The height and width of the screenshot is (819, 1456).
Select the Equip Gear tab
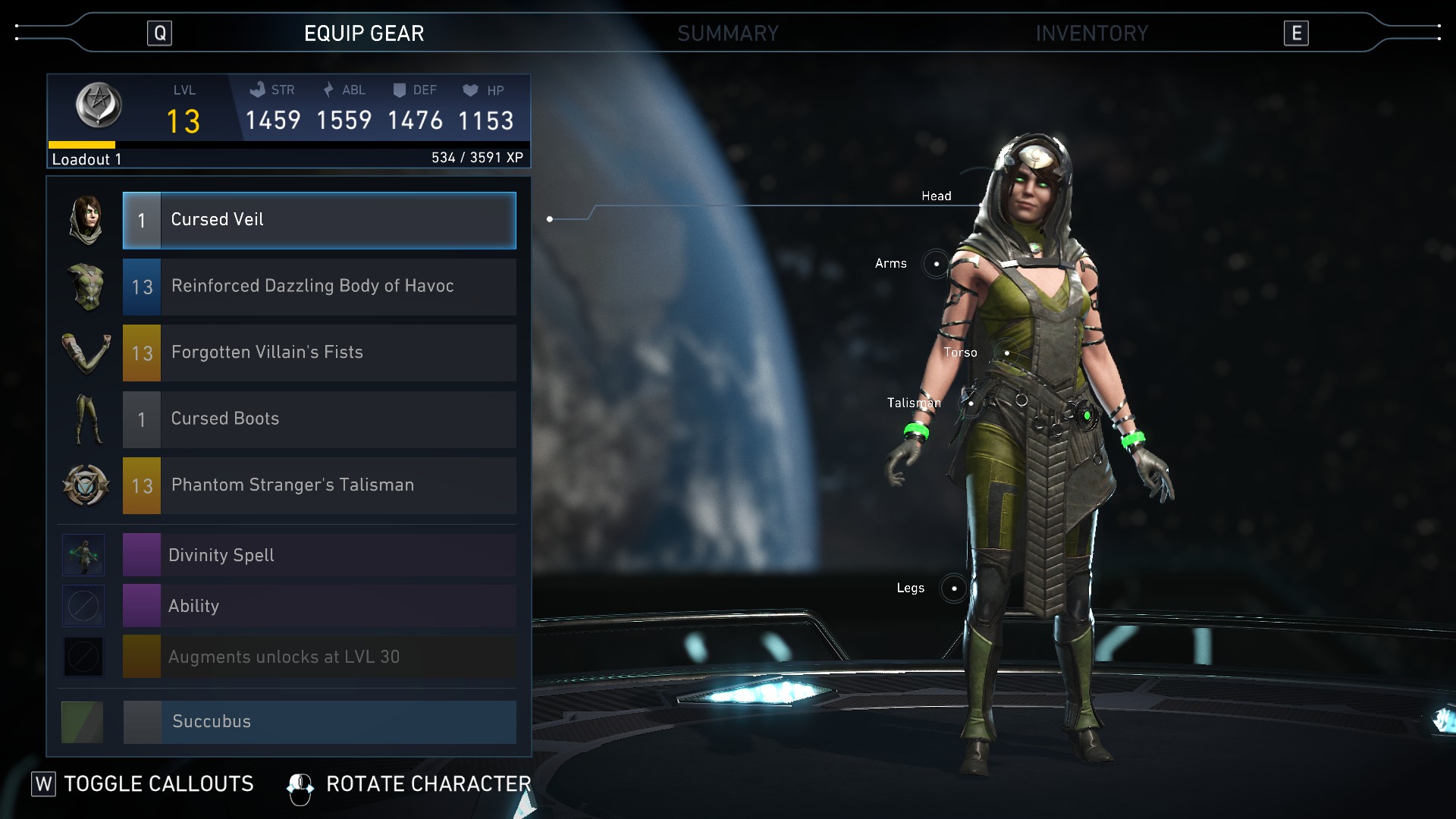pyautogui.click(x=364, y=33)
